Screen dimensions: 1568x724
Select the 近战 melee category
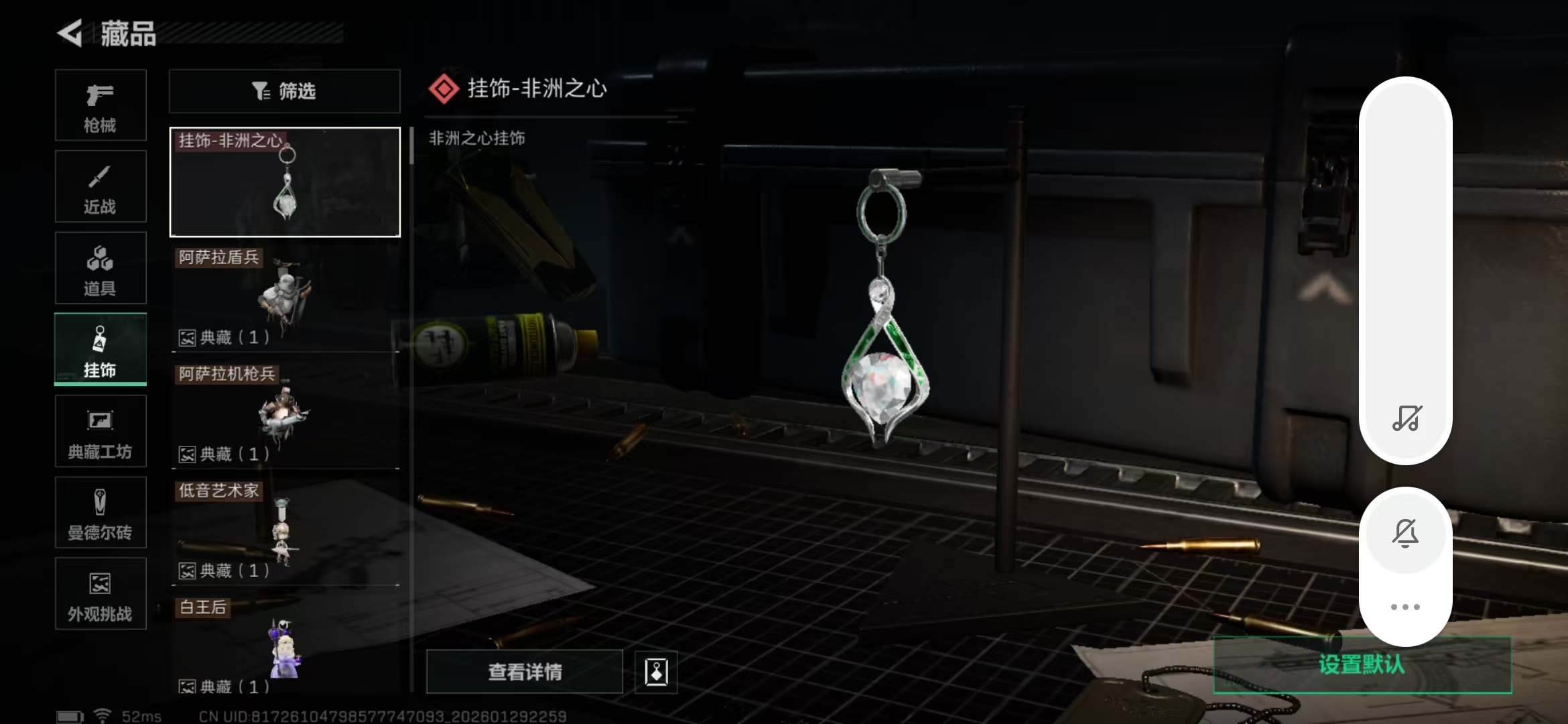click(x=101, y=186)
